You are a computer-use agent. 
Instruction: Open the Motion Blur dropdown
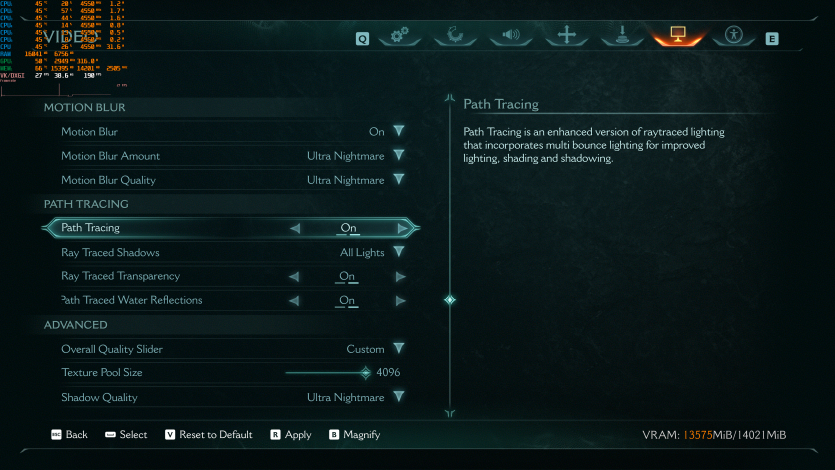tap(398, 131)
